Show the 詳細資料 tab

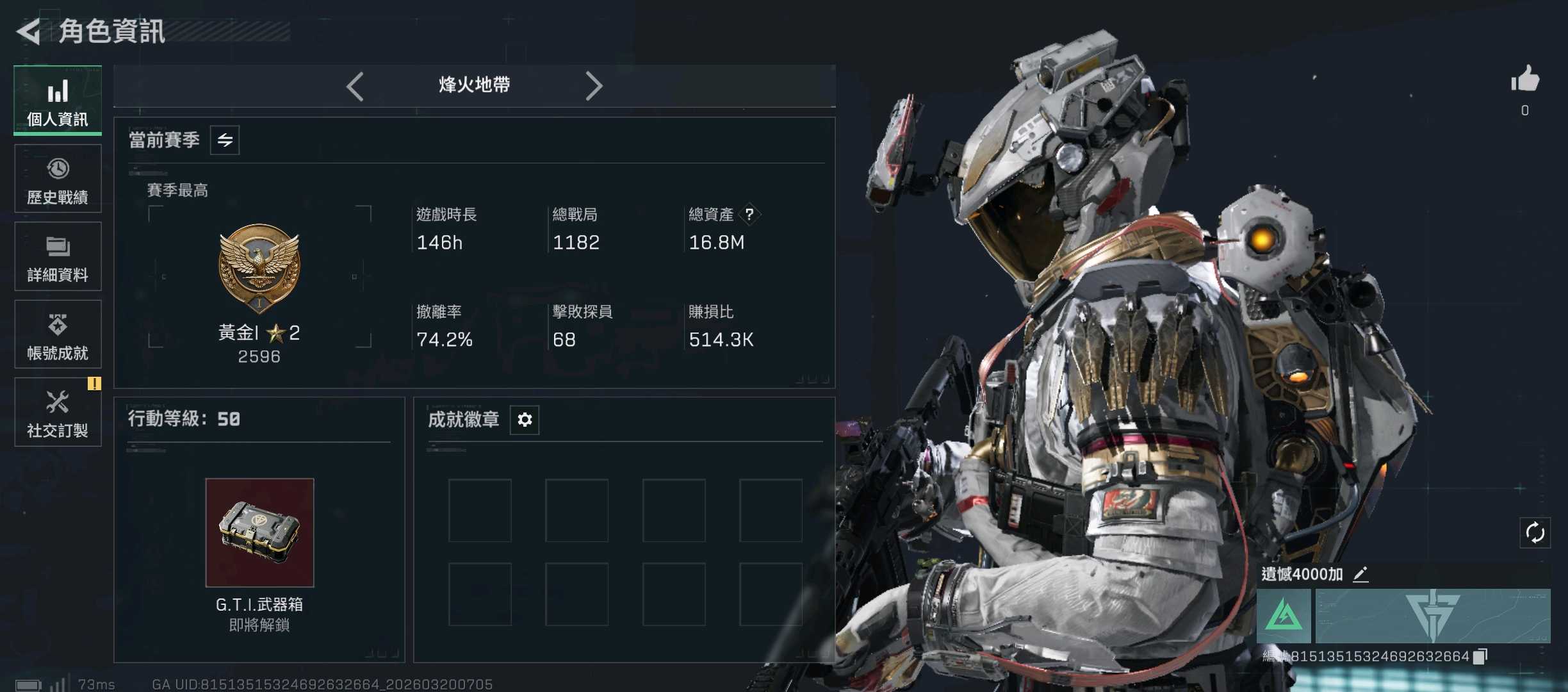pyautogui.click(x=58, y=256)
